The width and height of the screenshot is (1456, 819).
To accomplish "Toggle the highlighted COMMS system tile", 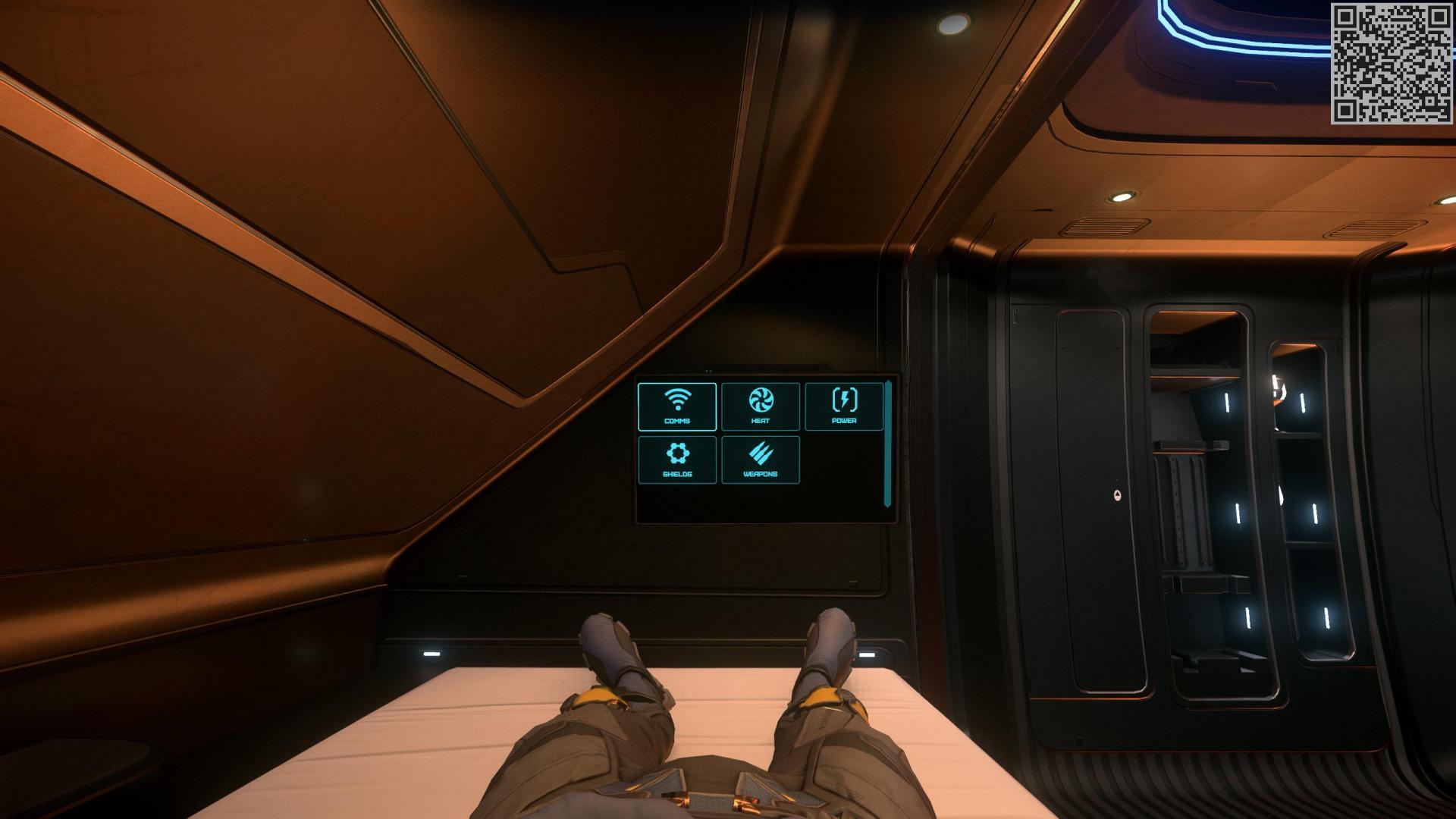I will pos(677,407).
